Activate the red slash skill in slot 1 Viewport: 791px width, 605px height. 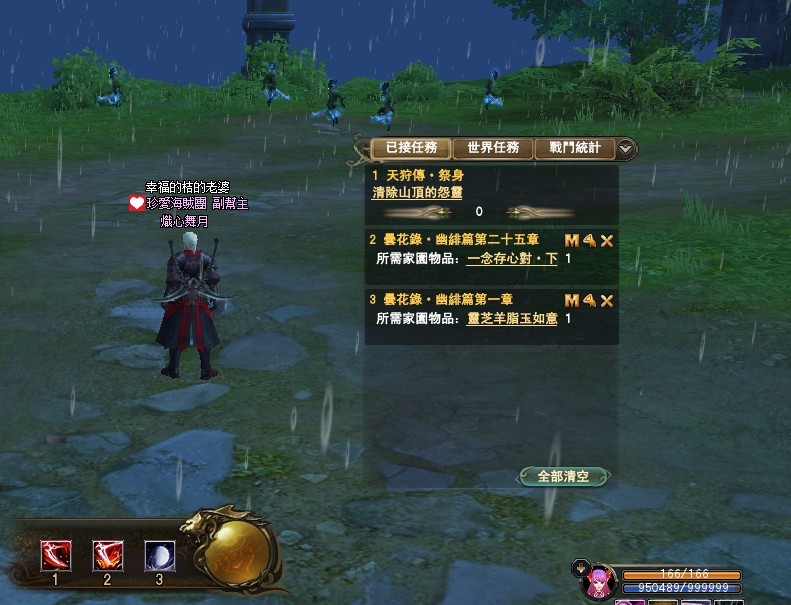[55, 555]
